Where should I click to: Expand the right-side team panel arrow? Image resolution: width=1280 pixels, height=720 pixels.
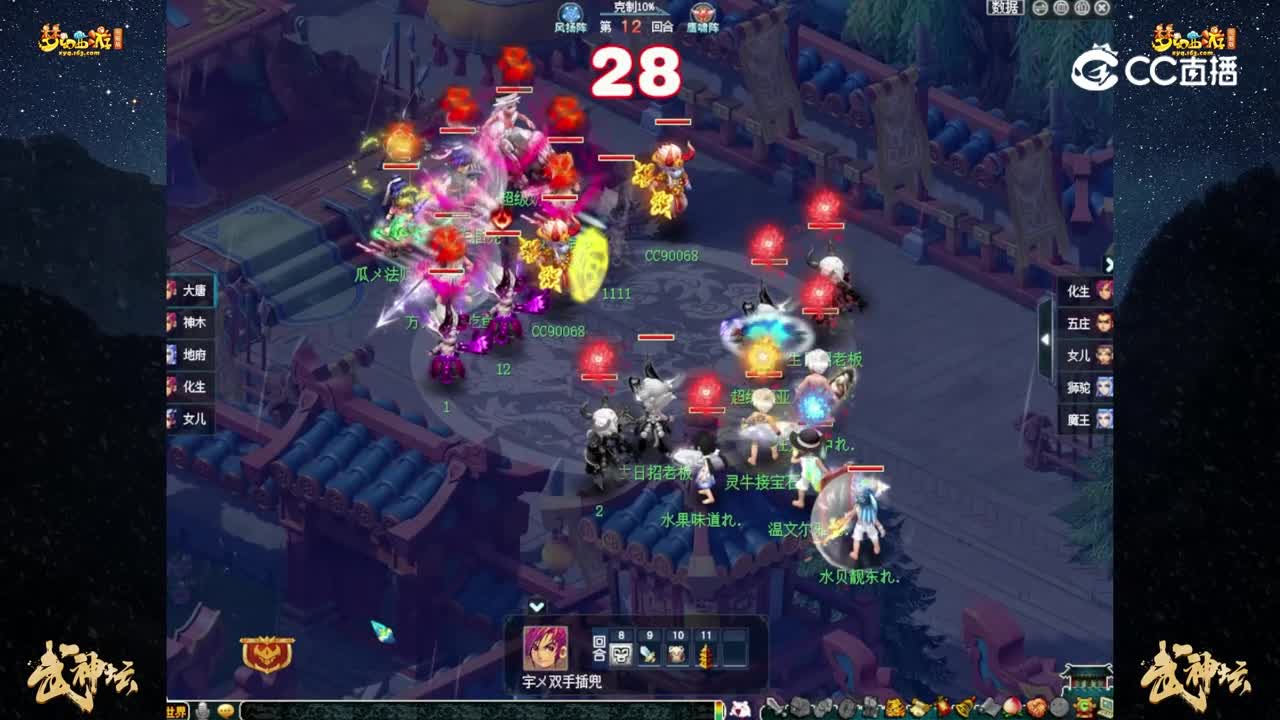pyautogui.click(x=1110, y=264)
